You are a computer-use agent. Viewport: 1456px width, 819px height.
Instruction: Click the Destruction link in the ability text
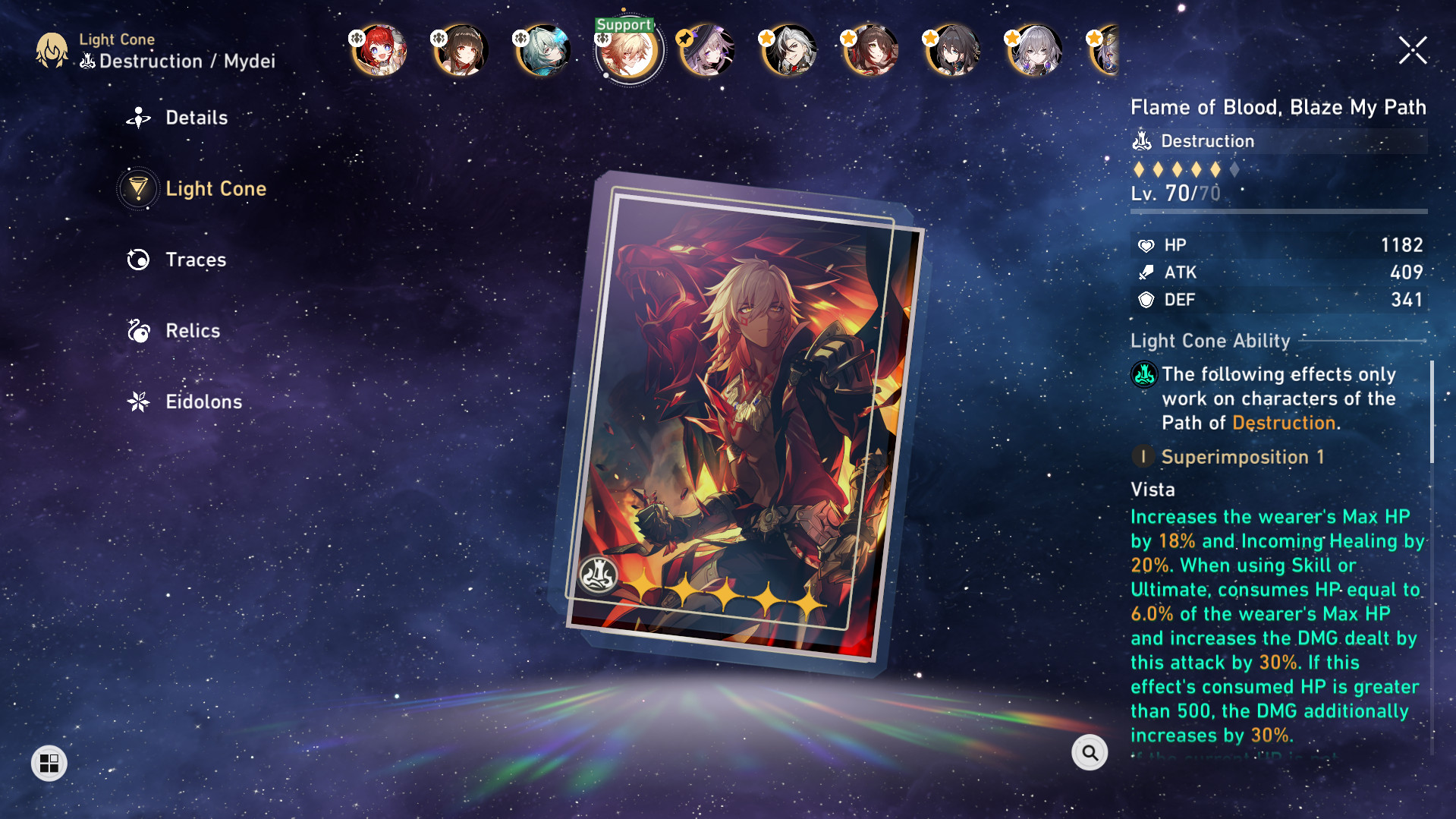coord(1283,423)
